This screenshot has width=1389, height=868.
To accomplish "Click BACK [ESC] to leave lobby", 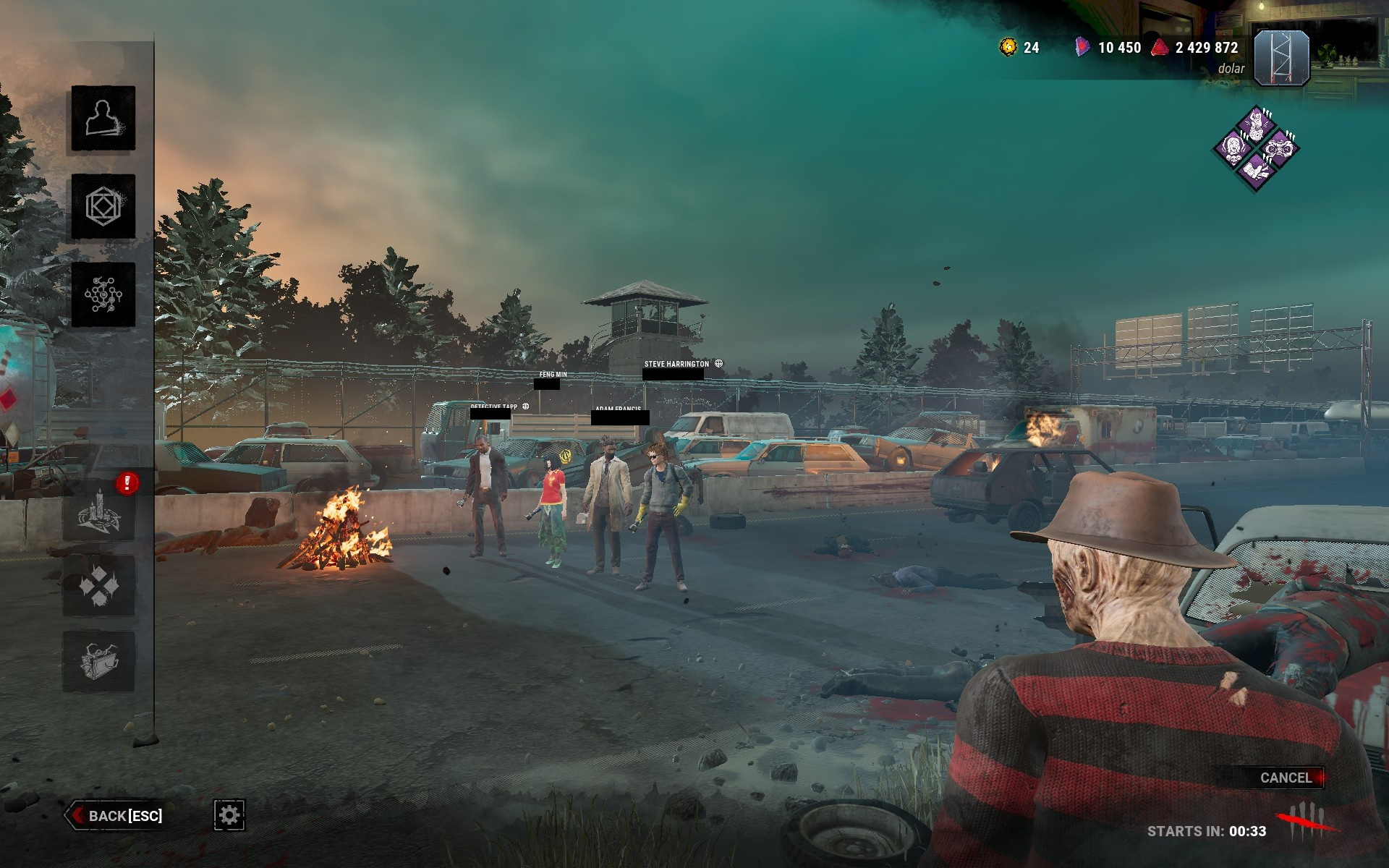I will 119,814.
